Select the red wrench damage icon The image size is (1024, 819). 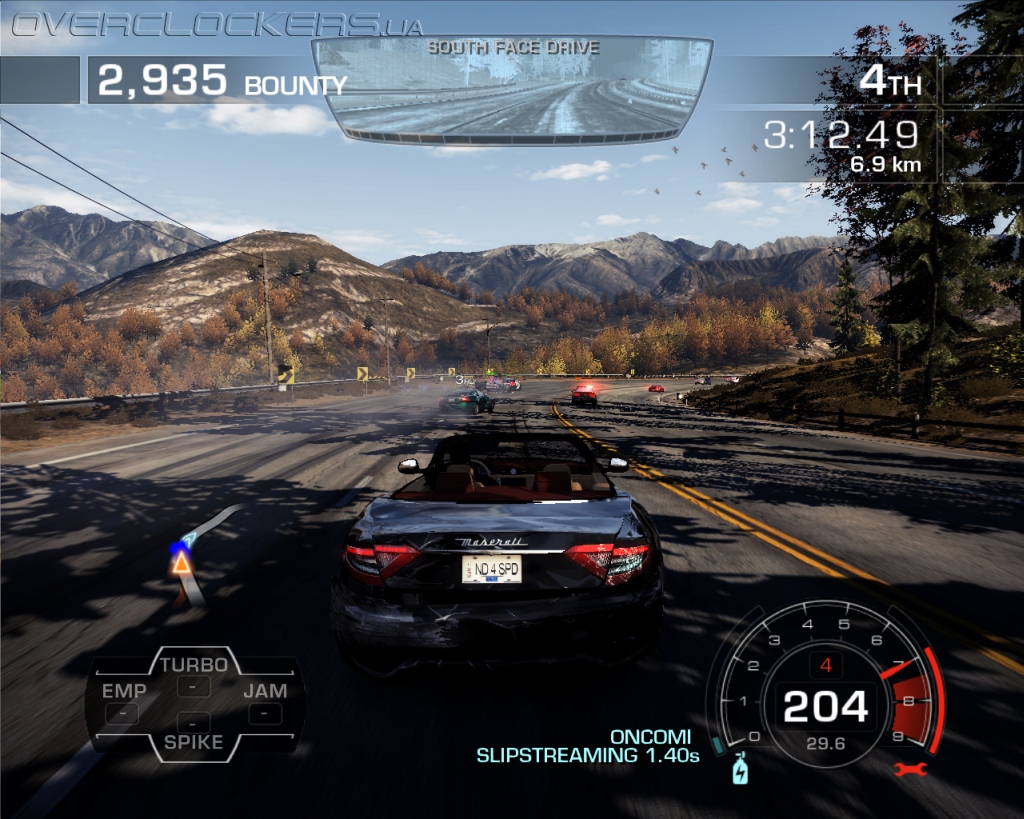coord(911,769)
